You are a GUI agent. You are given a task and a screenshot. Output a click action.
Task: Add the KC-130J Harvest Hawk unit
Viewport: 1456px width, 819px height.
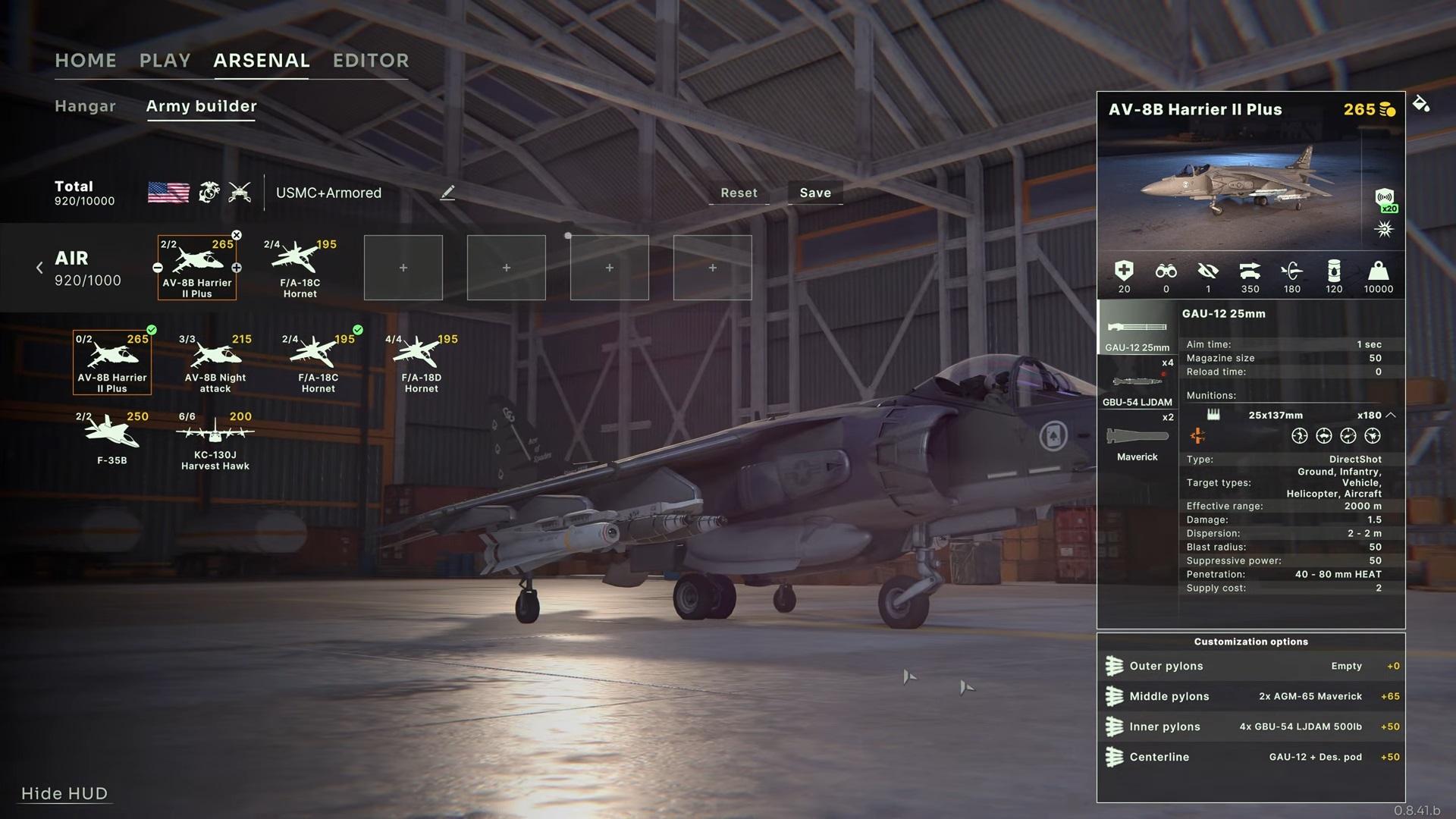coord(215,441)
